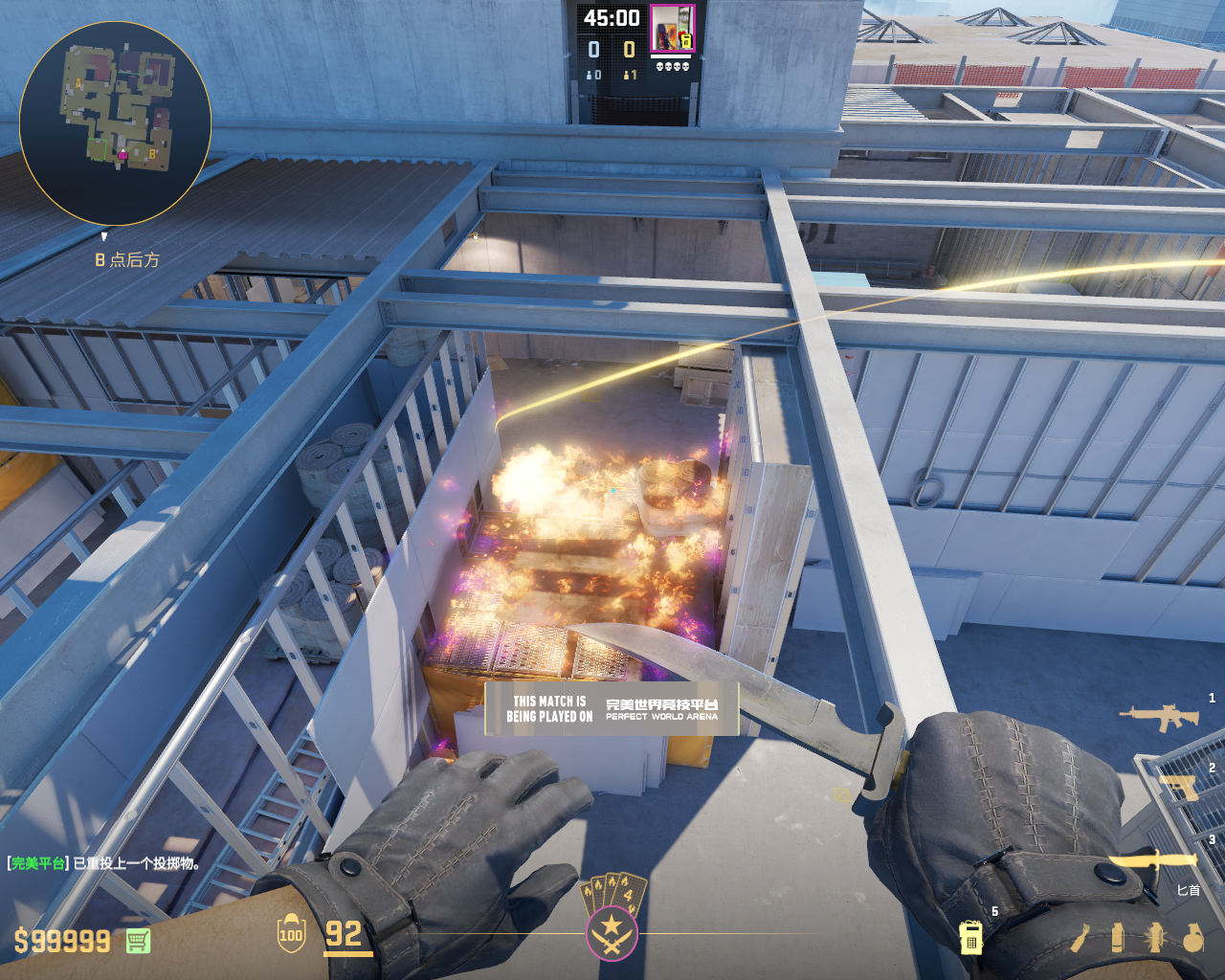1225x980 pixels.
Task: Choose the molotov grenade icon
Action: pos(1082,938)
